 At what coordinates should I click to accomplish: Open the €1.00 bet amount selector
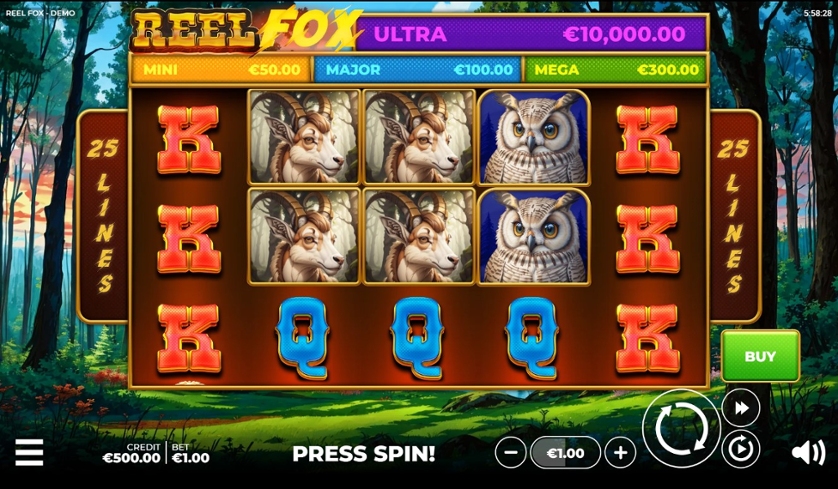click(x=565, y=453)
